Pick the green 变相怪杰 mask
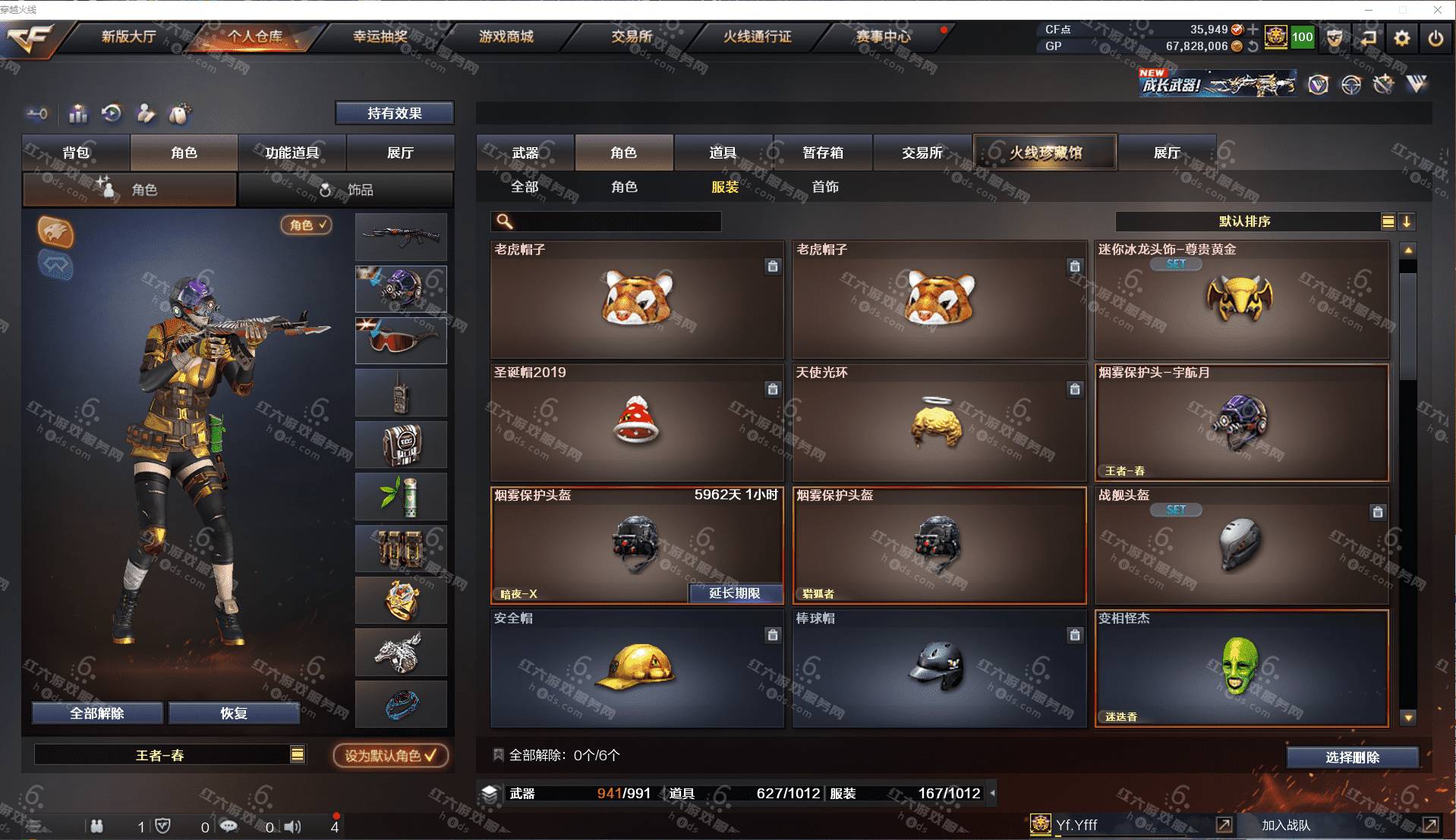The image size is (1456, 840). [x=1240, y=668]
